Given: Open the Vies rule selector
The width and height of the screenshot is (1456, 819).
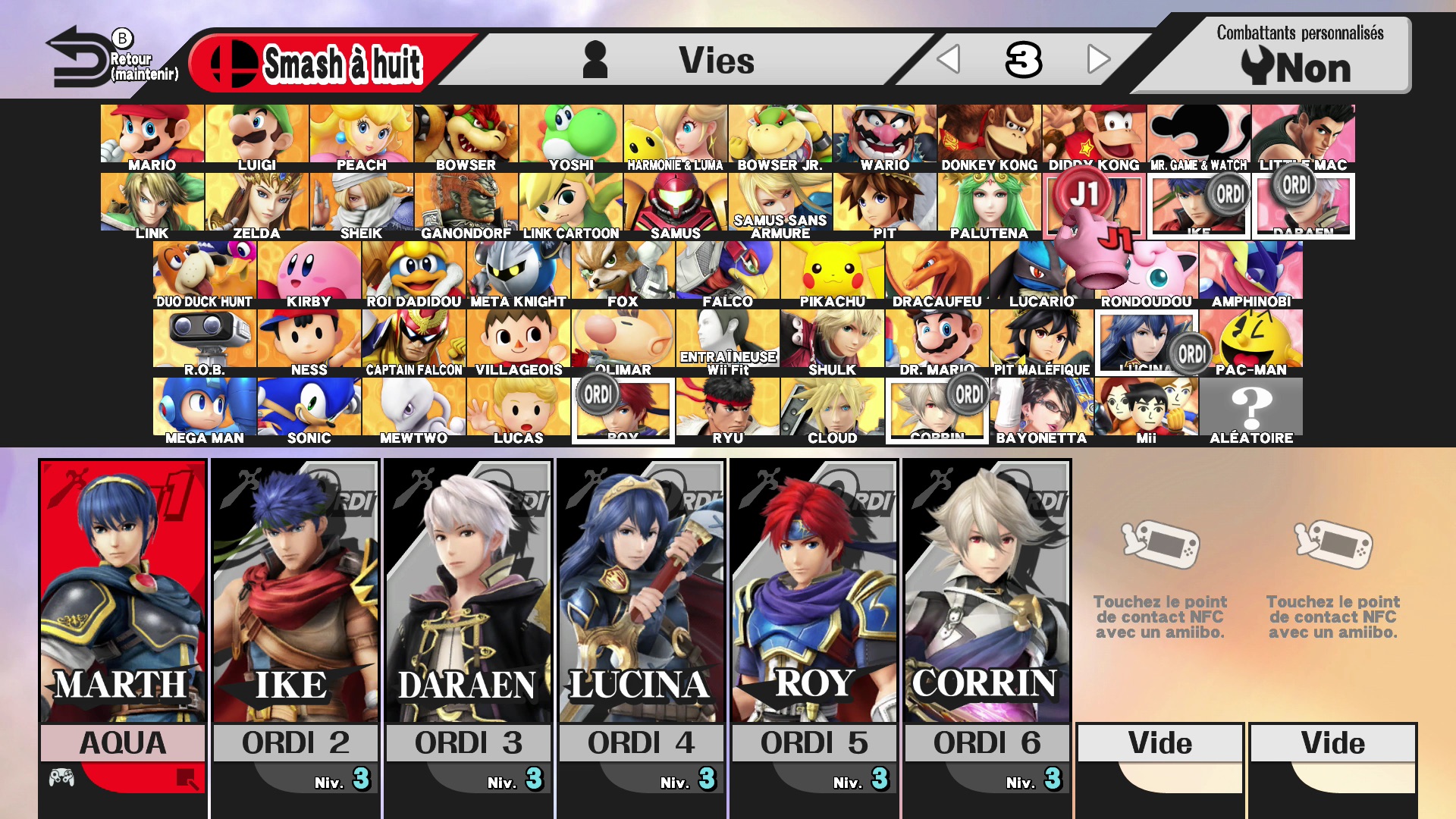Looking at the screenshot, I should coord(682,61).
